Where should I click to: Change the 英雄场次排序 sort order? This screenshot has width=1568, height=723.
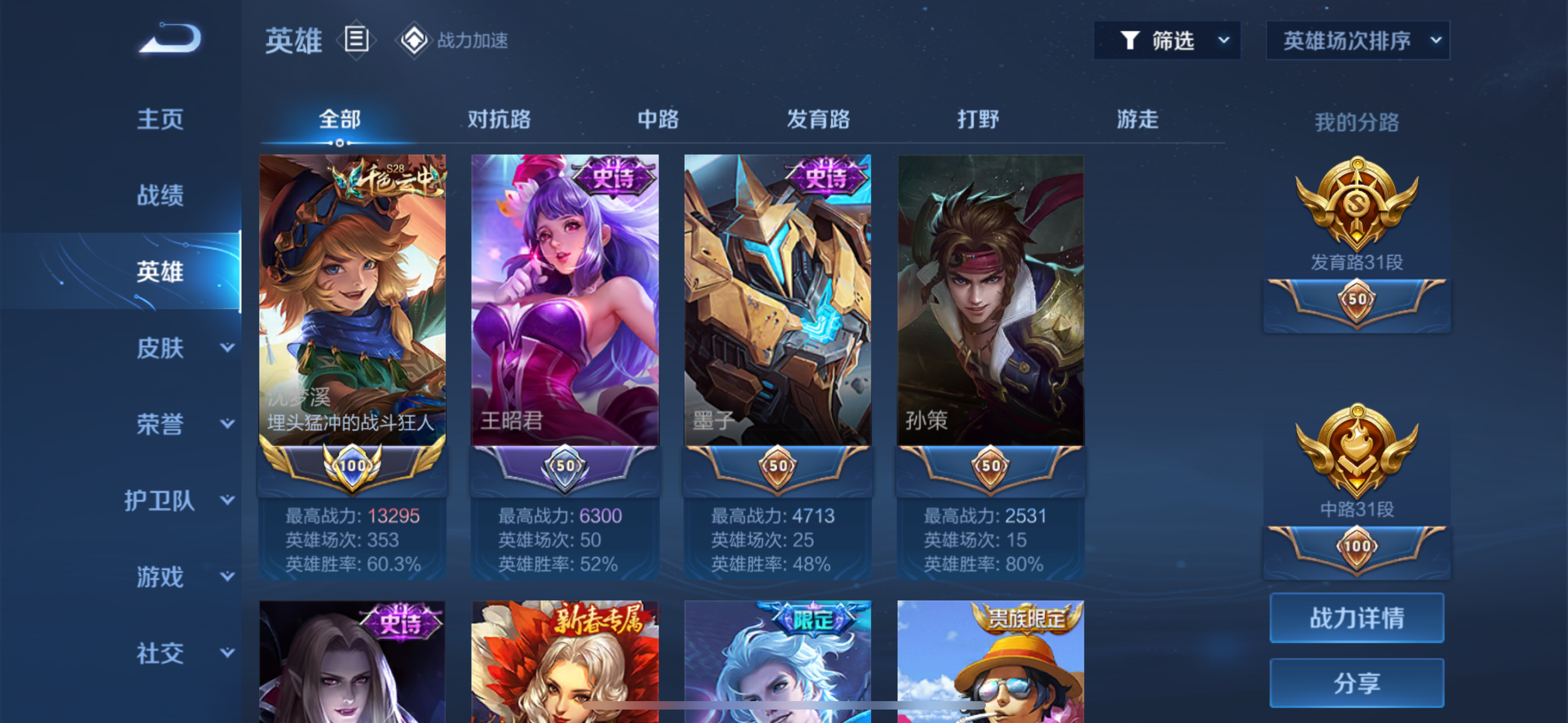pos(1358,41)
